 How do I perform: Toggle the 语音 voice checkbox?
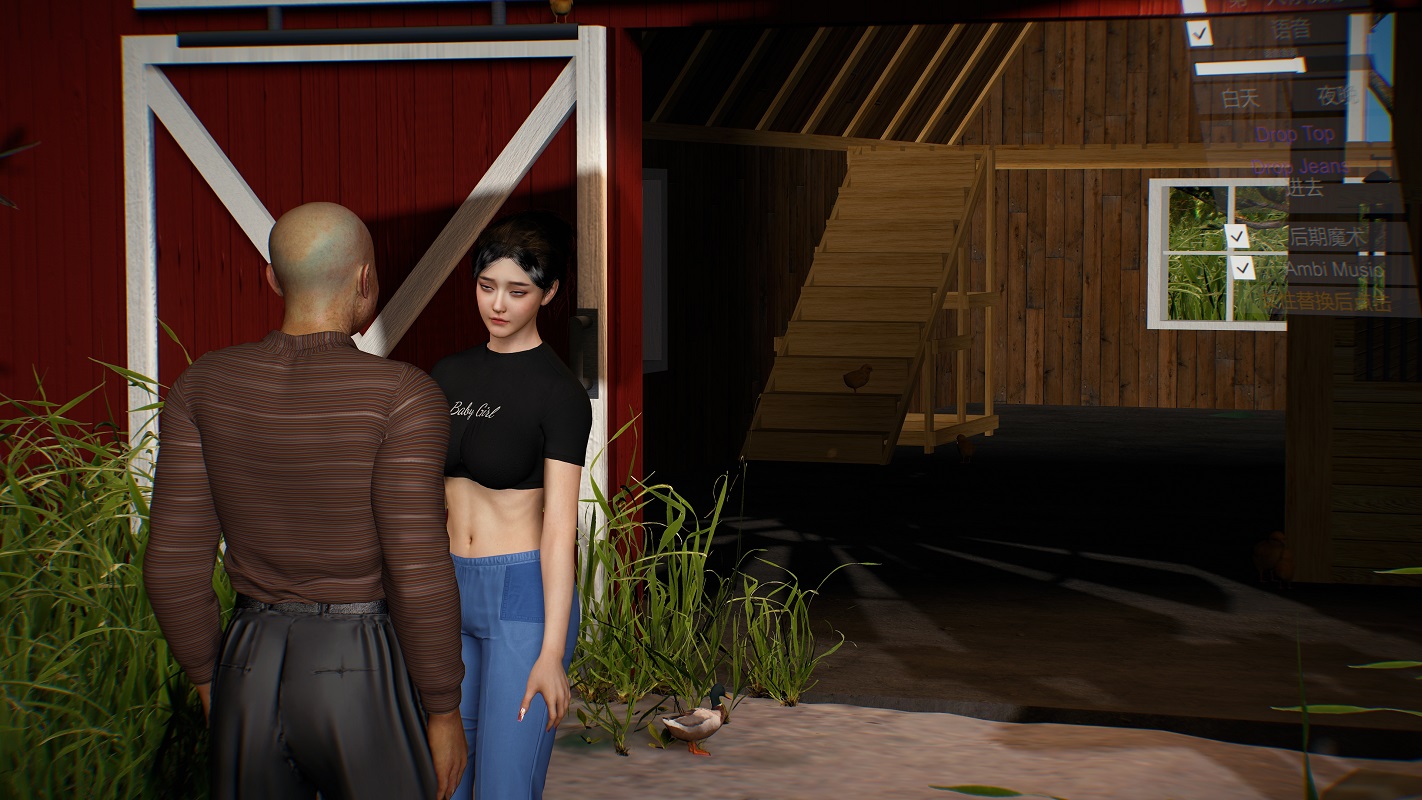click(x=1199, y=33)
